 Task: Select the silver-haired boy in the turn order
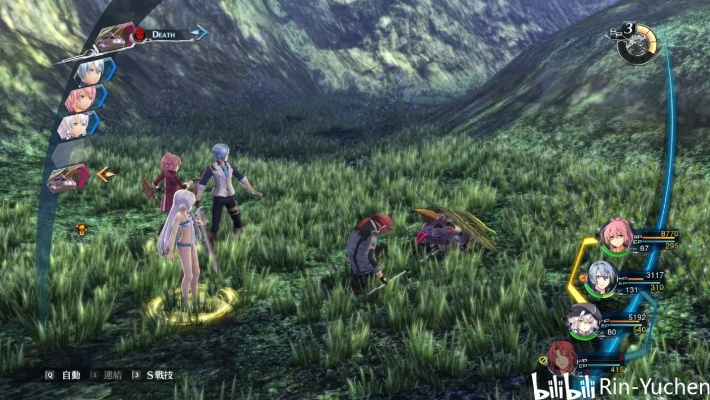[90, 68]
